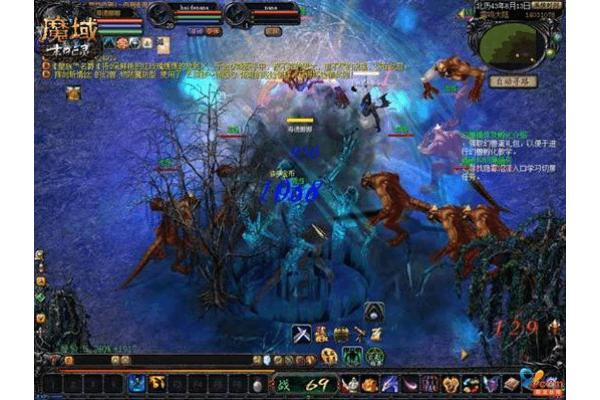Click the helmet icon above the skill row
This screenshot has height=400, width=600.
(372, 311)
